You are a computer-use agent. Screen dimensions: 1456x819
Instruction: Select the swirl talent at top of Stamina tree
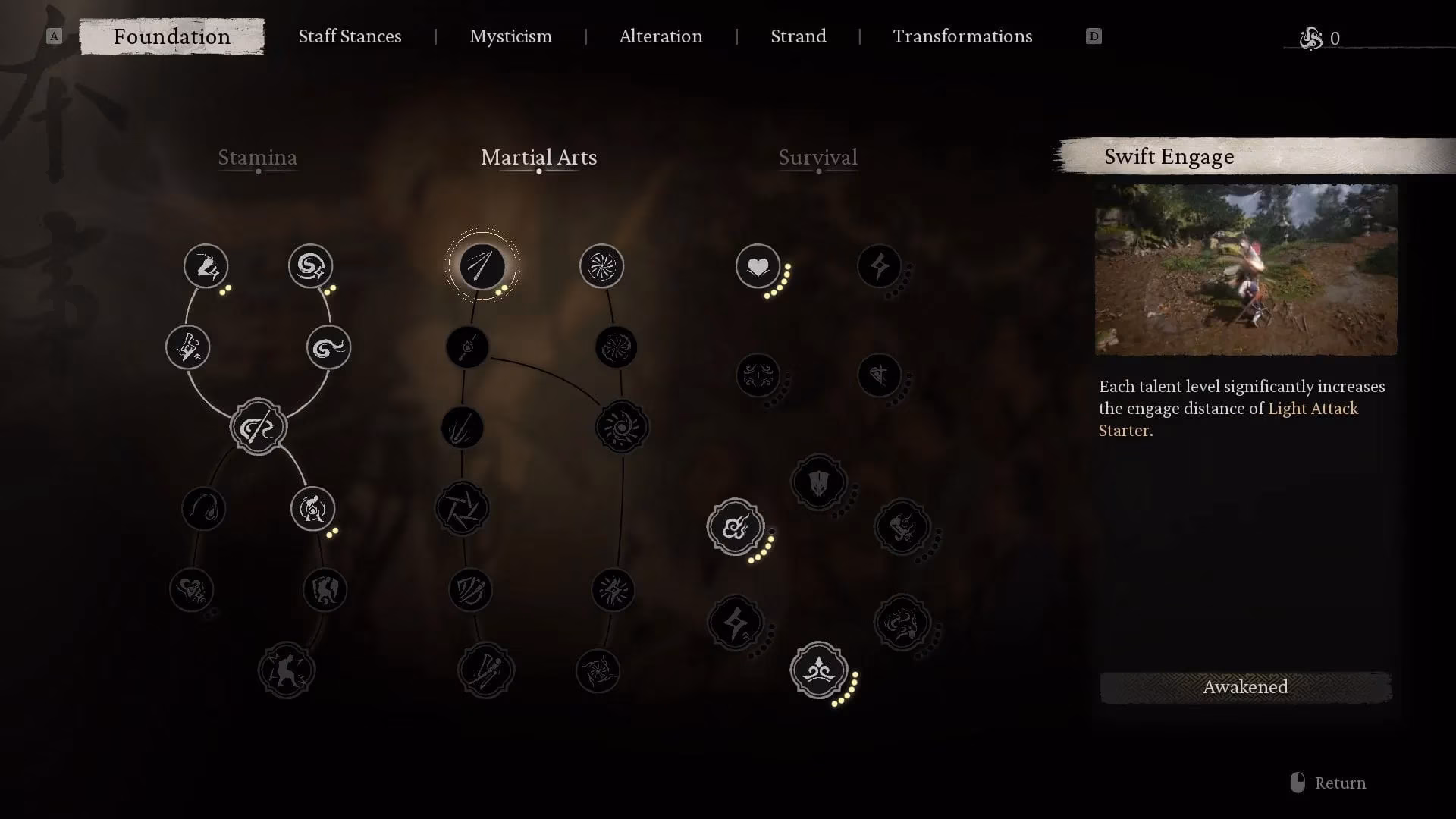pyautogui.click(x=309, y=266)
